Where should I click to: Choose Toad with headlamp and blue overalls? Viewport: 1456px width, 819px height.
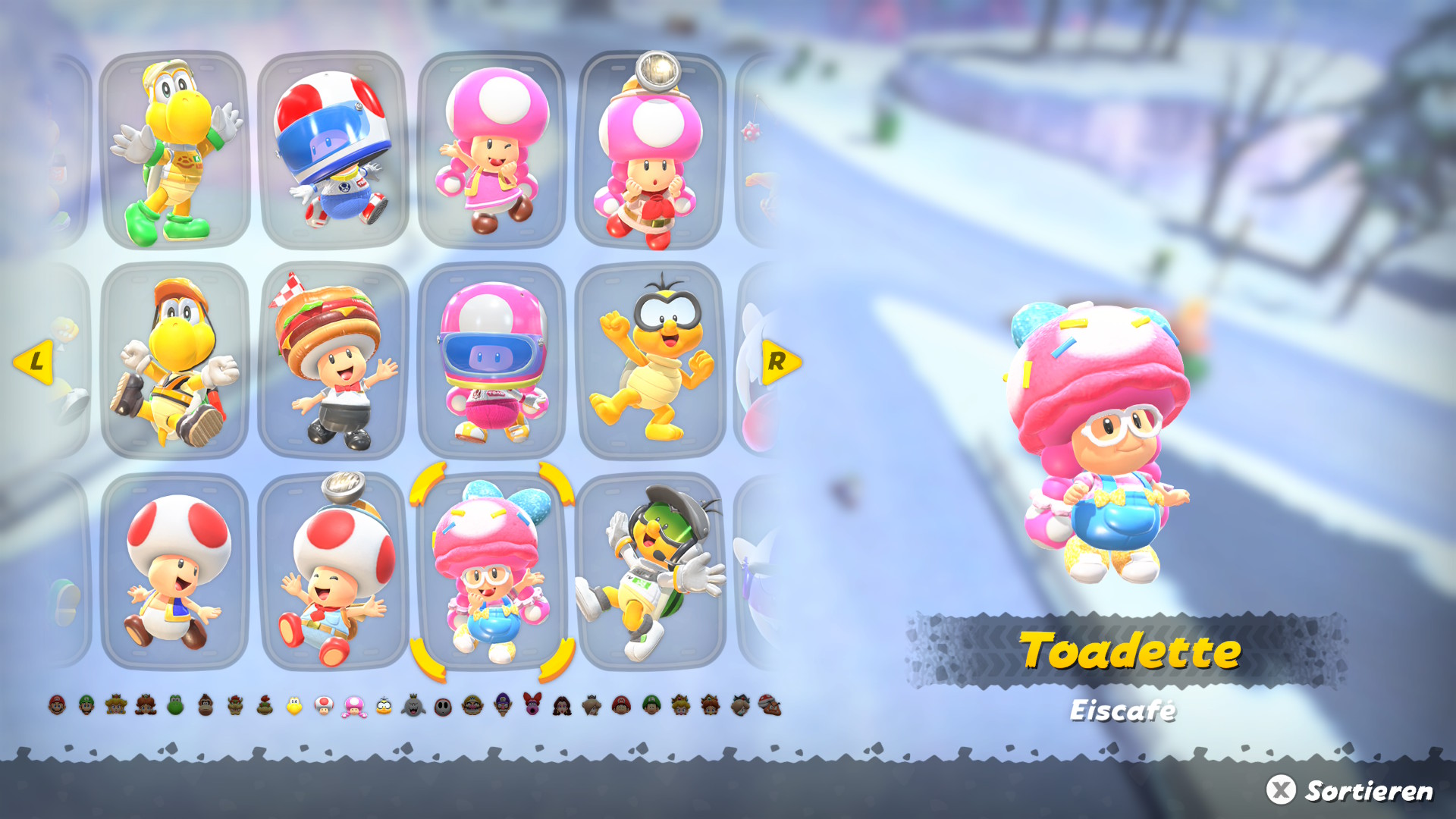[334, 572]
